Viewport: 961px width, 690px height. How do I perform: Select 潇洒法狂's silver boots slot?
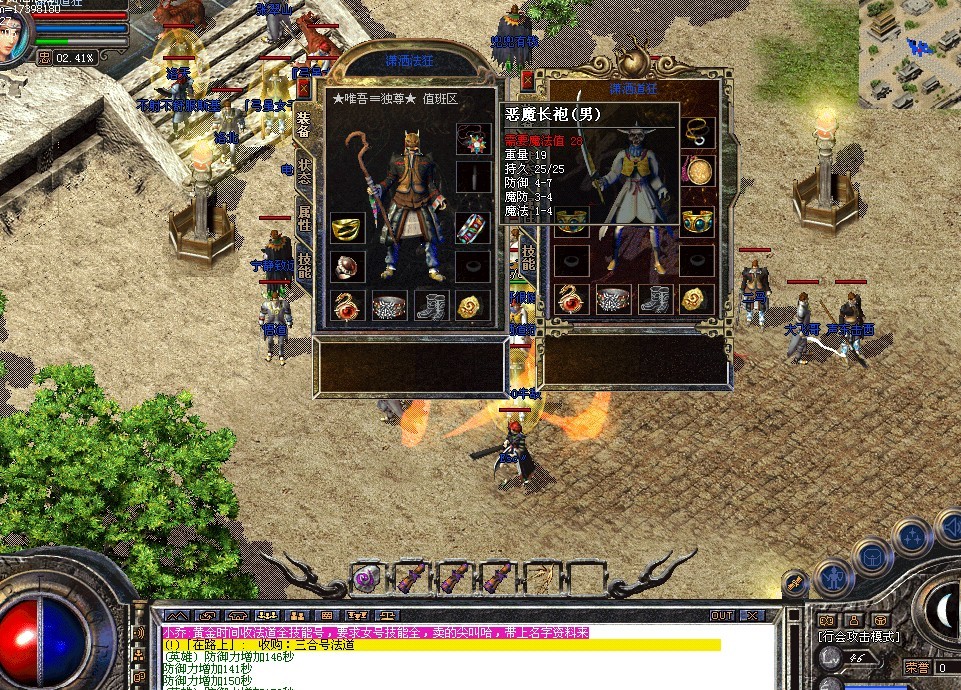[431, 305]
